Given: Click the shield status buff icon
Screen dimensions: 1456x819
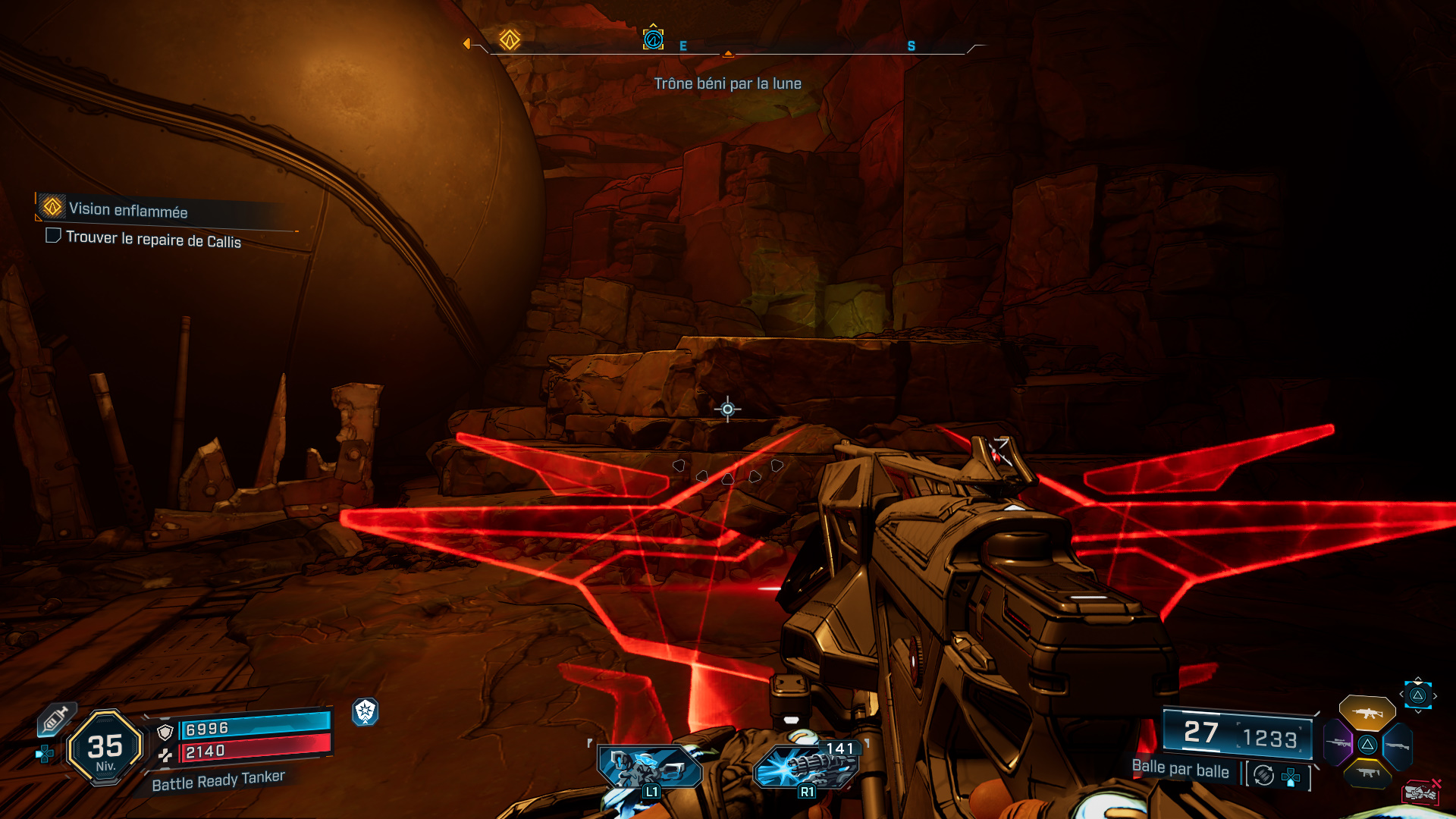Looking at the screenshot, I should [366, 711].
